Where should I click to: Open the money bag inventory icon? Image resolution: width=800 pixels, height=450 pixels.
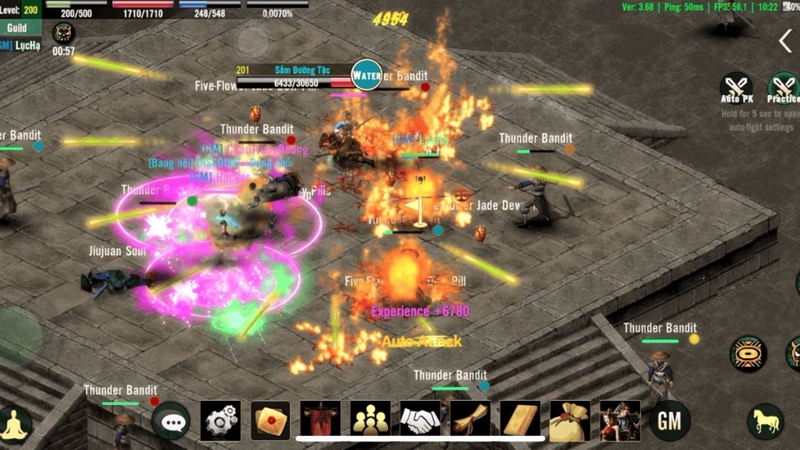pyautogui.click(x=570, y=421)
